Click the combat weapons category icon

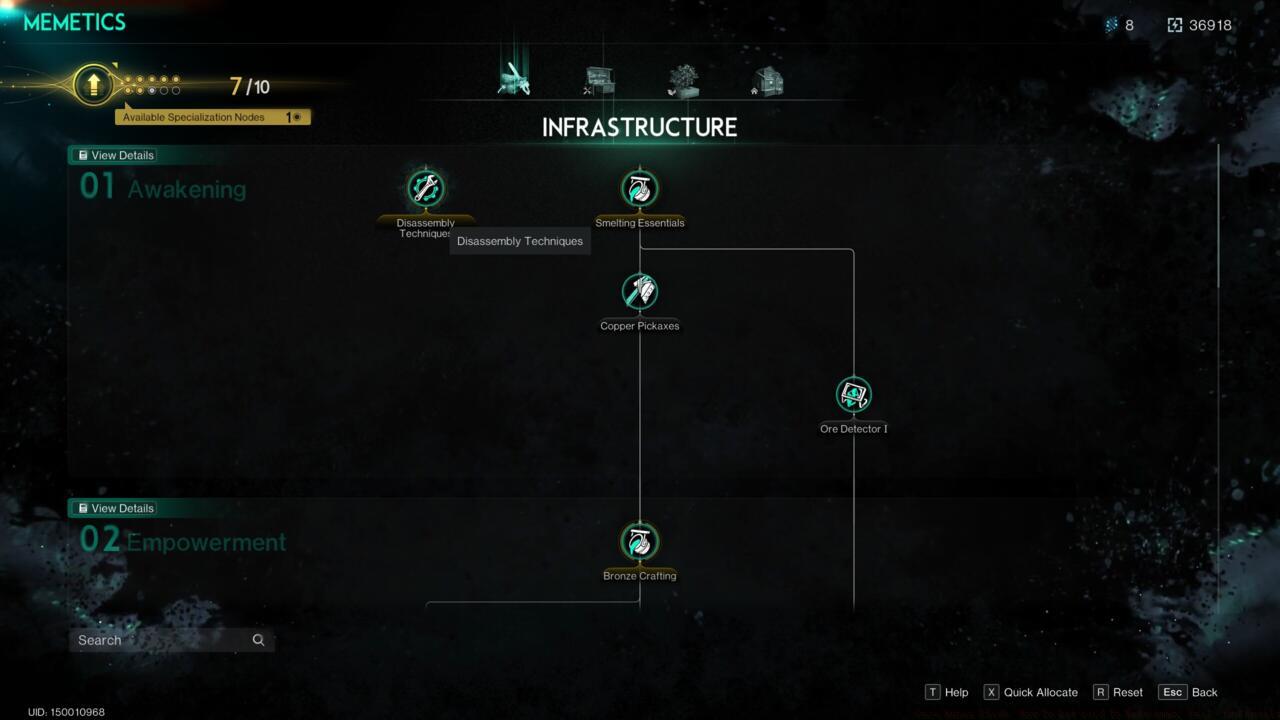513,80
